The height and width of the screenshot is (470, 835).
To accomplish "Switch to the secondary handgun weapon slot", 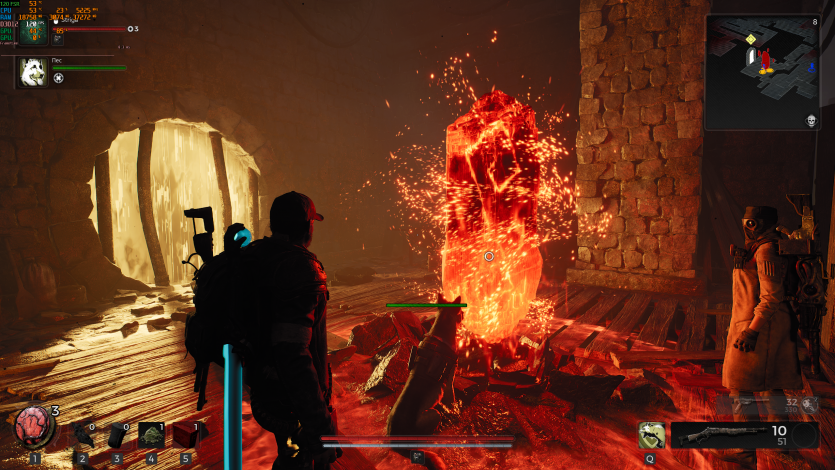I will pyautogui.click(x=765, y=404).
